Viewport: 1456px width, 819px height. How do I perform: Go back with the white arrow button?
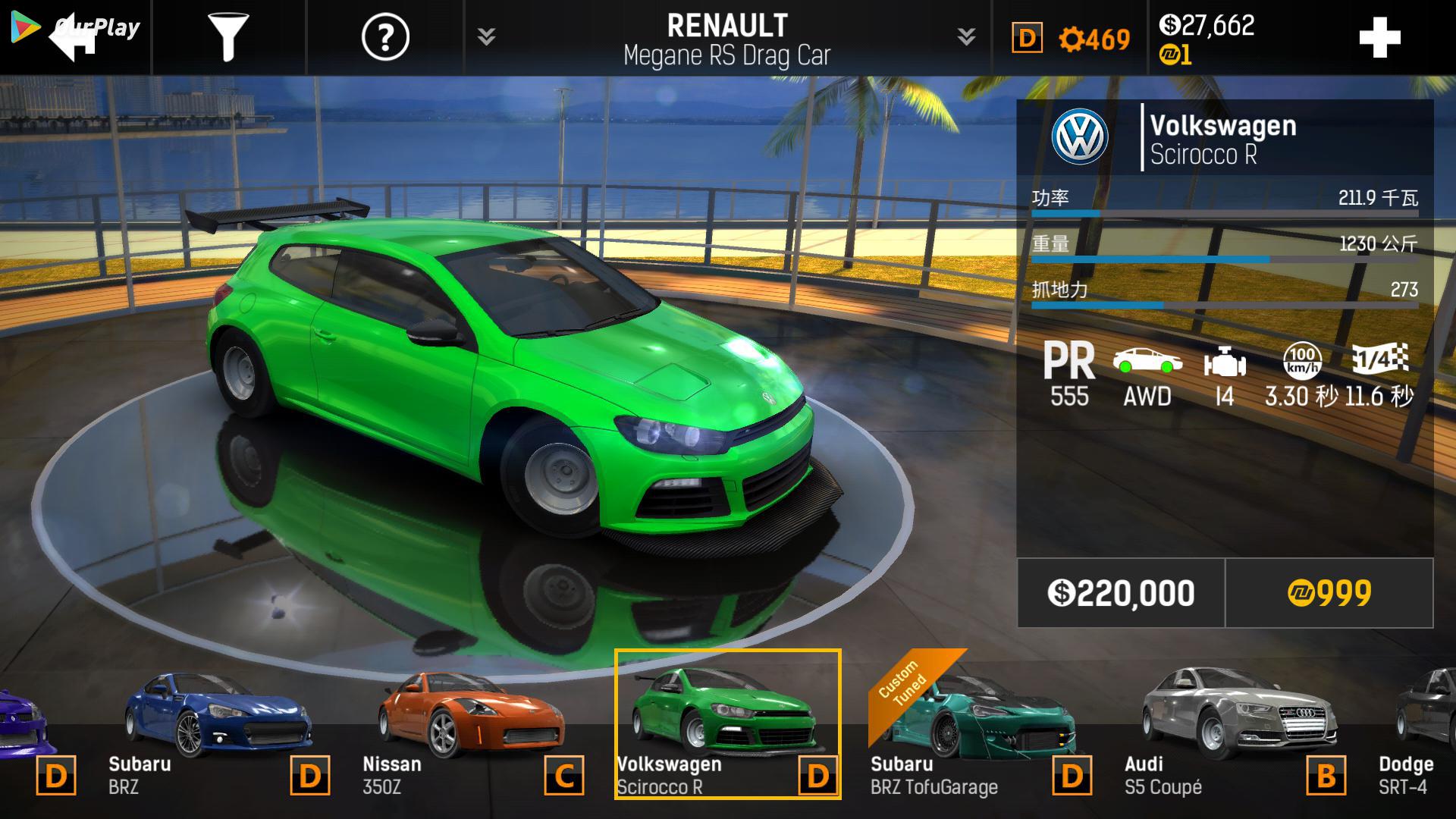tap(74, 38)
